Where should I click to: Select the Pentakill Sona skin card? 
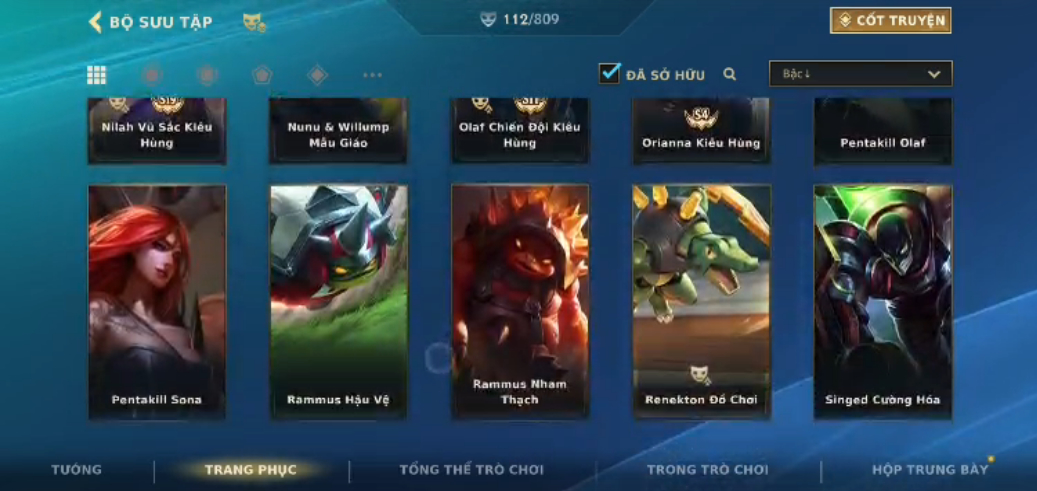coord(157,300)
